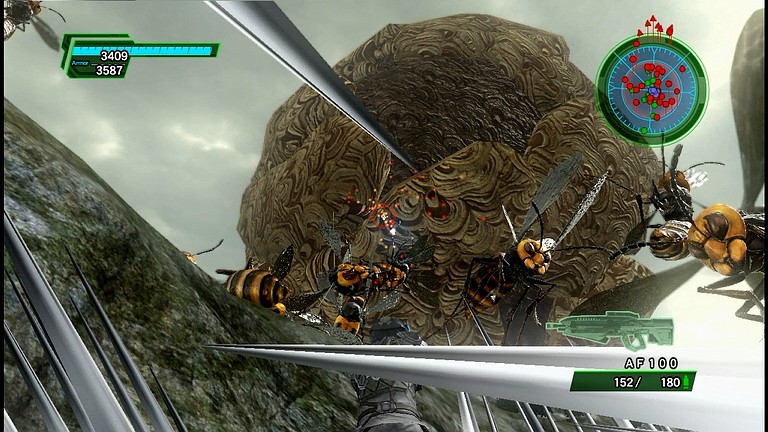
Task: Click the circular enemy radar minimap
Action: (651, 90)
